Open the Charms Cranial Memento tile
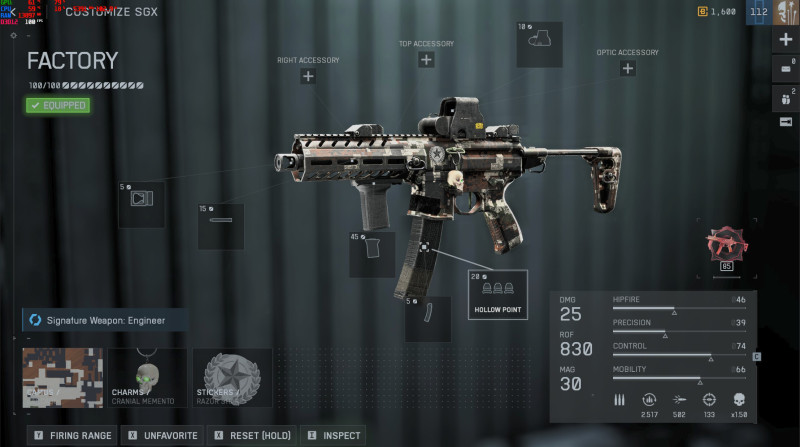 (147, 377)
